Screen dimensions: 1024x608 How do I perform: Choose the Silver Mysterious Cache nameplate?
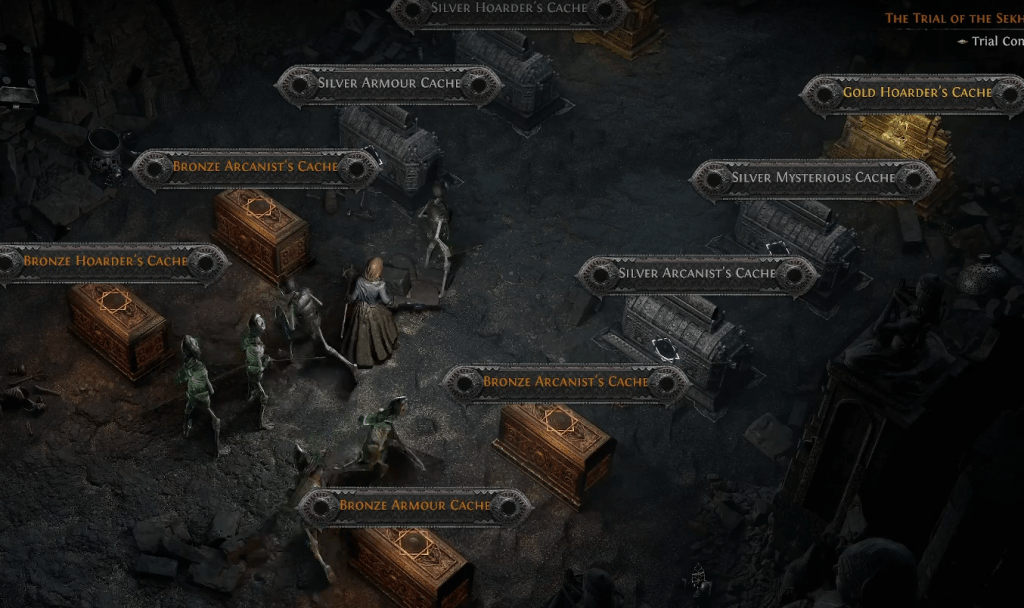tap(813, 178)
